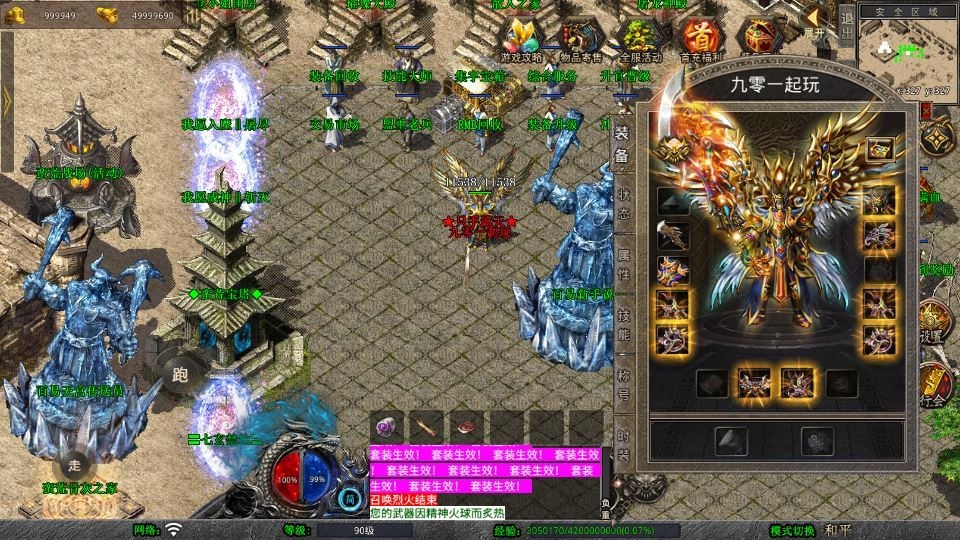The height and width of the screenshot is (540, 960).
Task: Use the purple swirl item in hotbar
Action: [388, 425]
